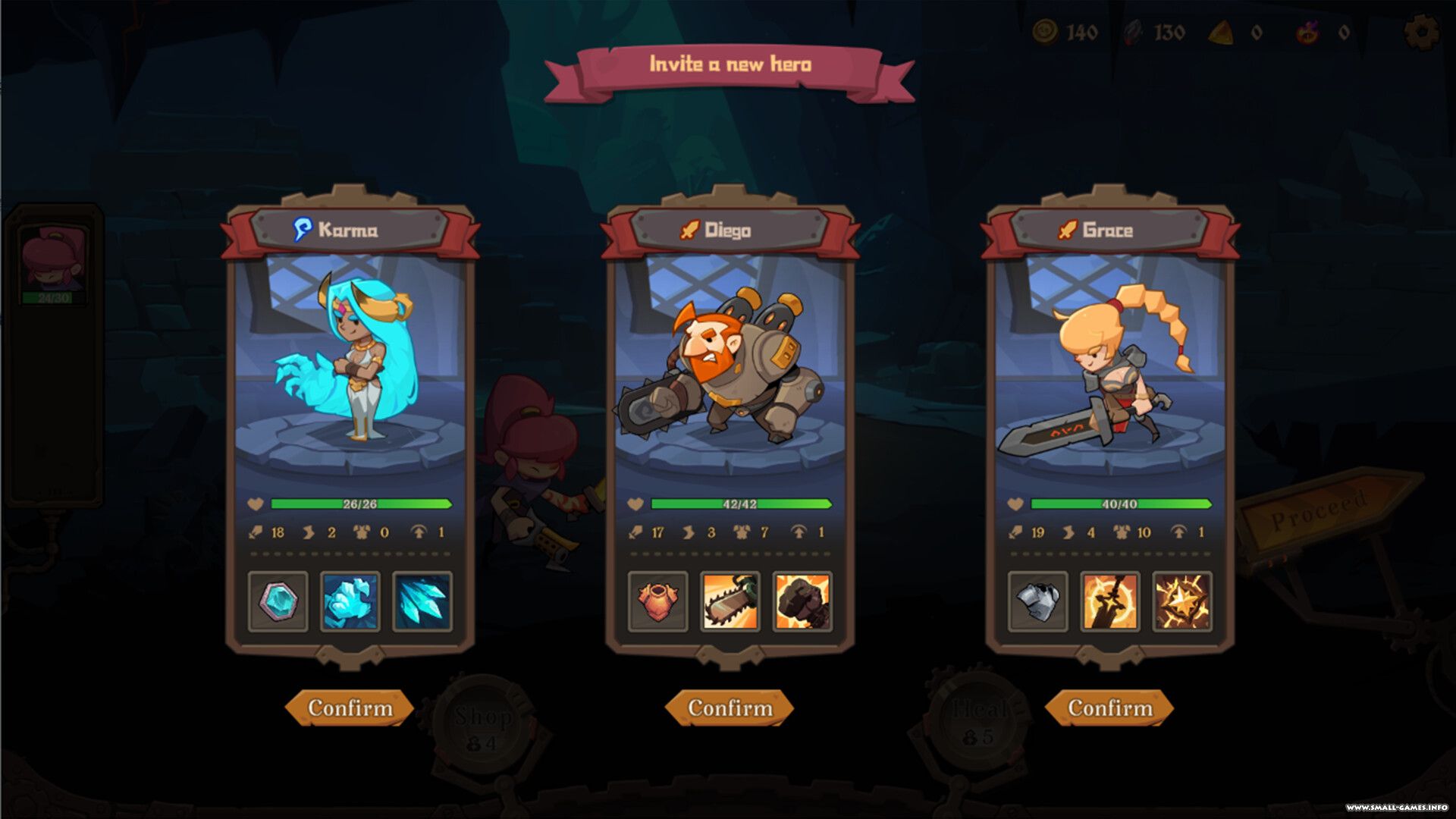The image size is (1456, 819).
Task: View Diego's heavy fist punch skill
Action: (x=802, y=601)
